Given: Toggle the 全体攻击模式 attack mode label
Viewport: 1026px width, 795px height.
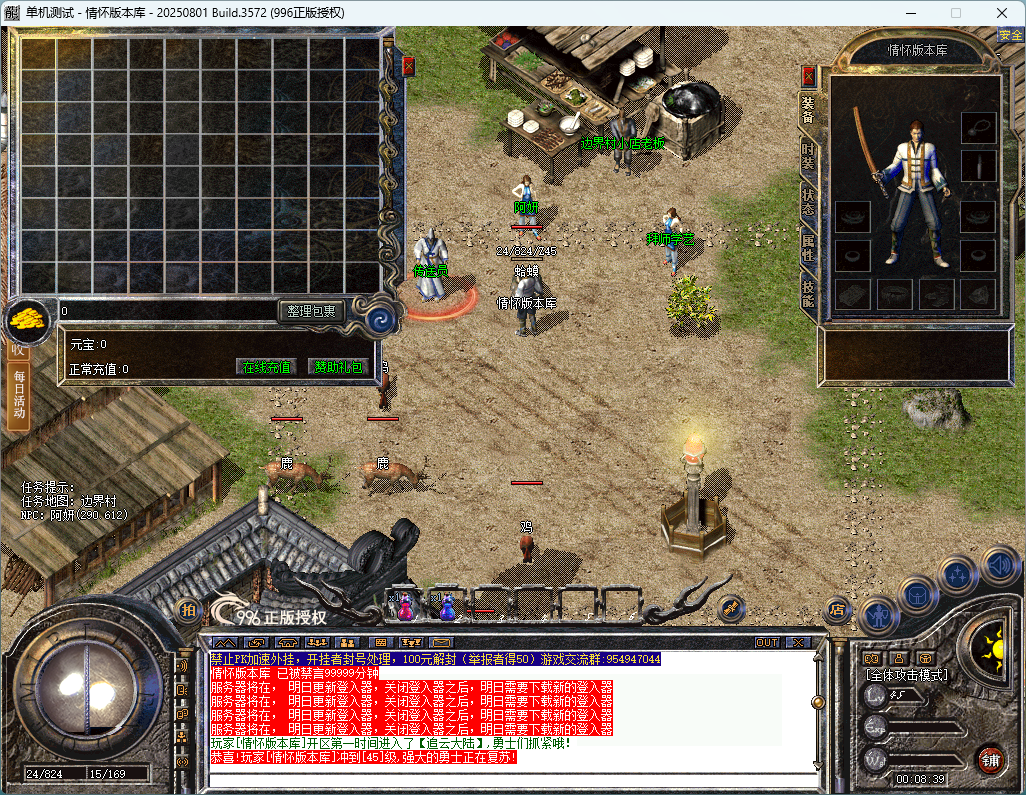Looking at the screenshot, I should pyautogui.click(x=907, y=675).
